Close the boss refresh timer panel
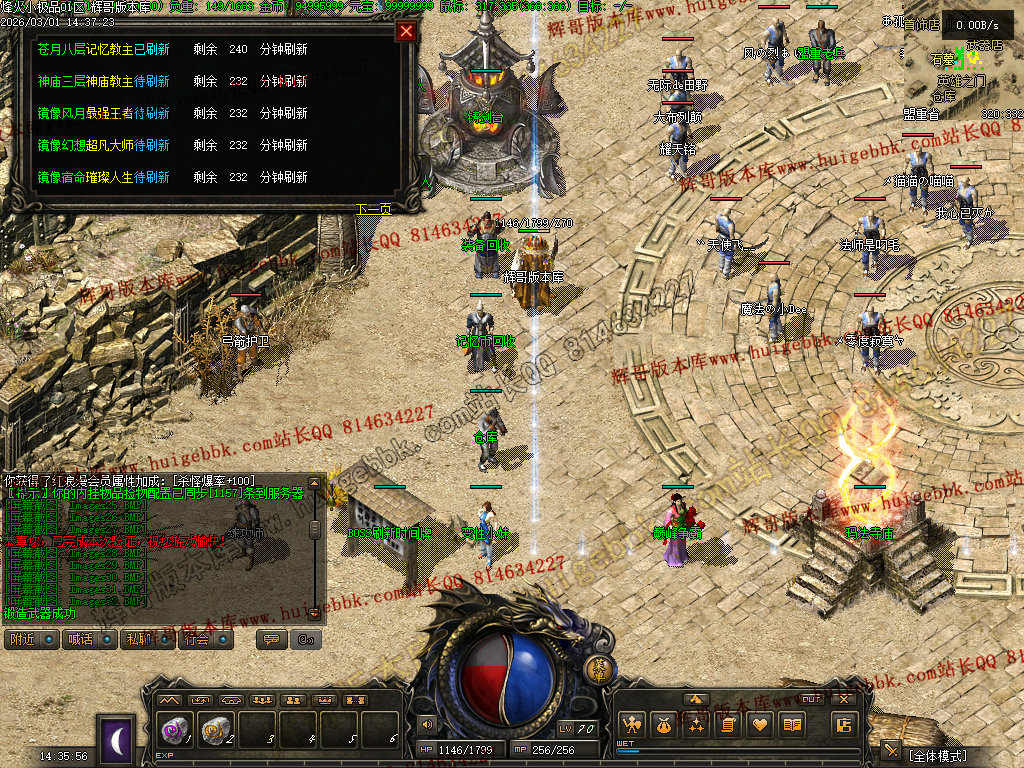The height and width of the screenshot is (768, 1024). point(406,31)
